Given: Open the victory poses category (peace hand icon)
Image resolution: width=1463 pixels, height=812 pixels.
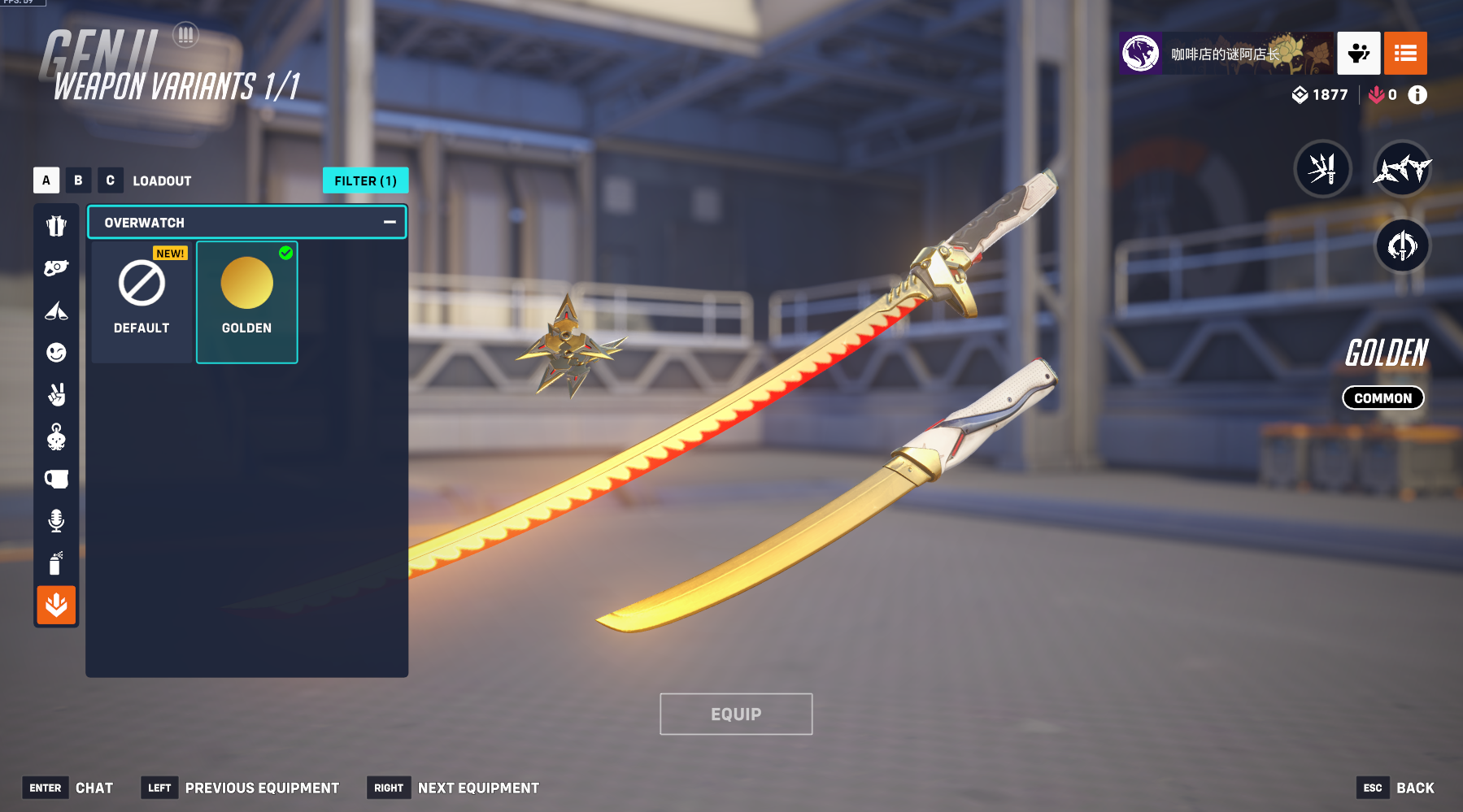Looking at the screenshot, I should 56,395.
